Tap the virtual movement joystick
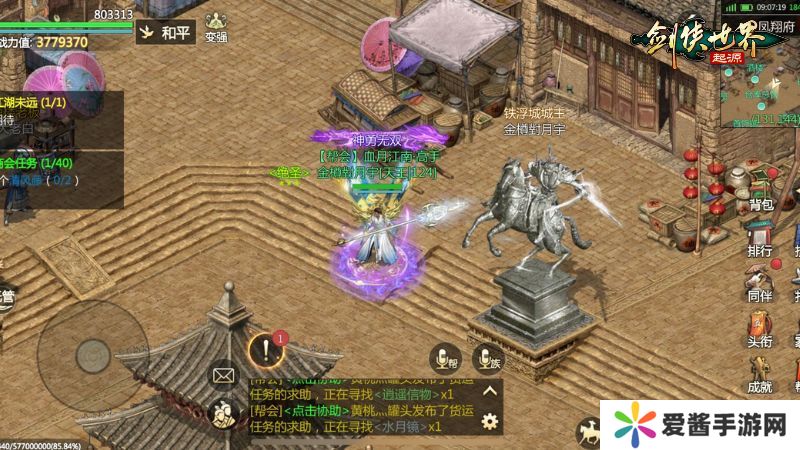Image resolution: width=800 pixels, height=450 pixels. (x=92, y=353)
